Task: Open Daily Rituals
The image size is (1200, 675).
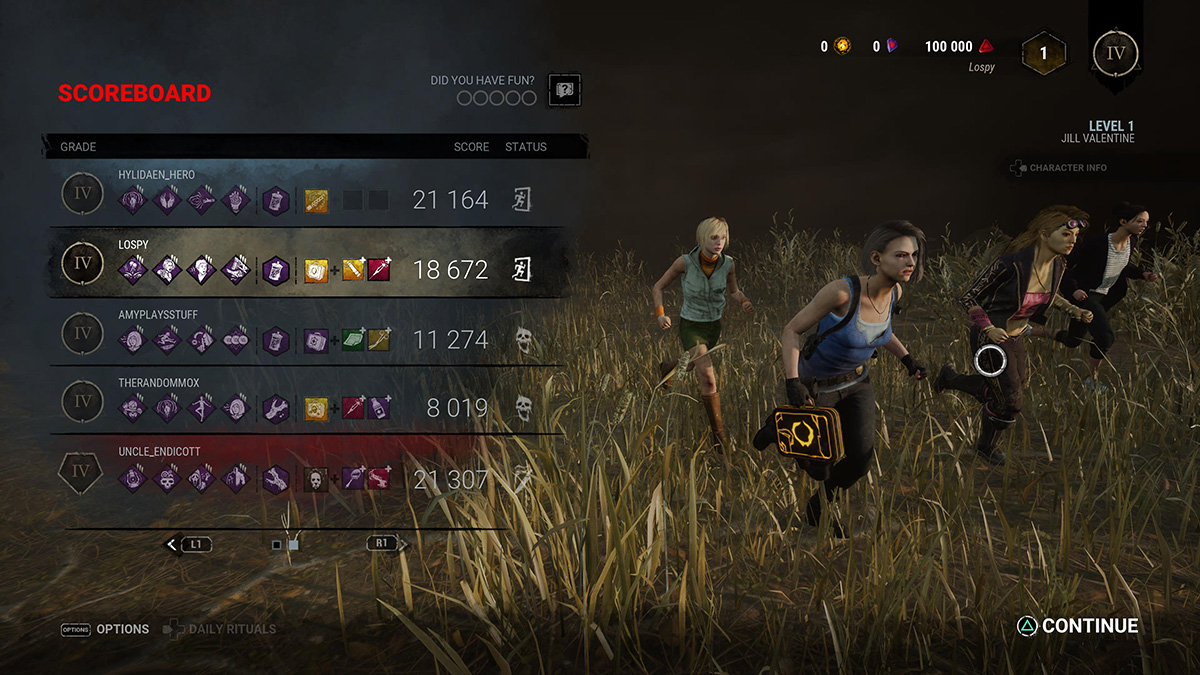Action: (x=218, y=629)
